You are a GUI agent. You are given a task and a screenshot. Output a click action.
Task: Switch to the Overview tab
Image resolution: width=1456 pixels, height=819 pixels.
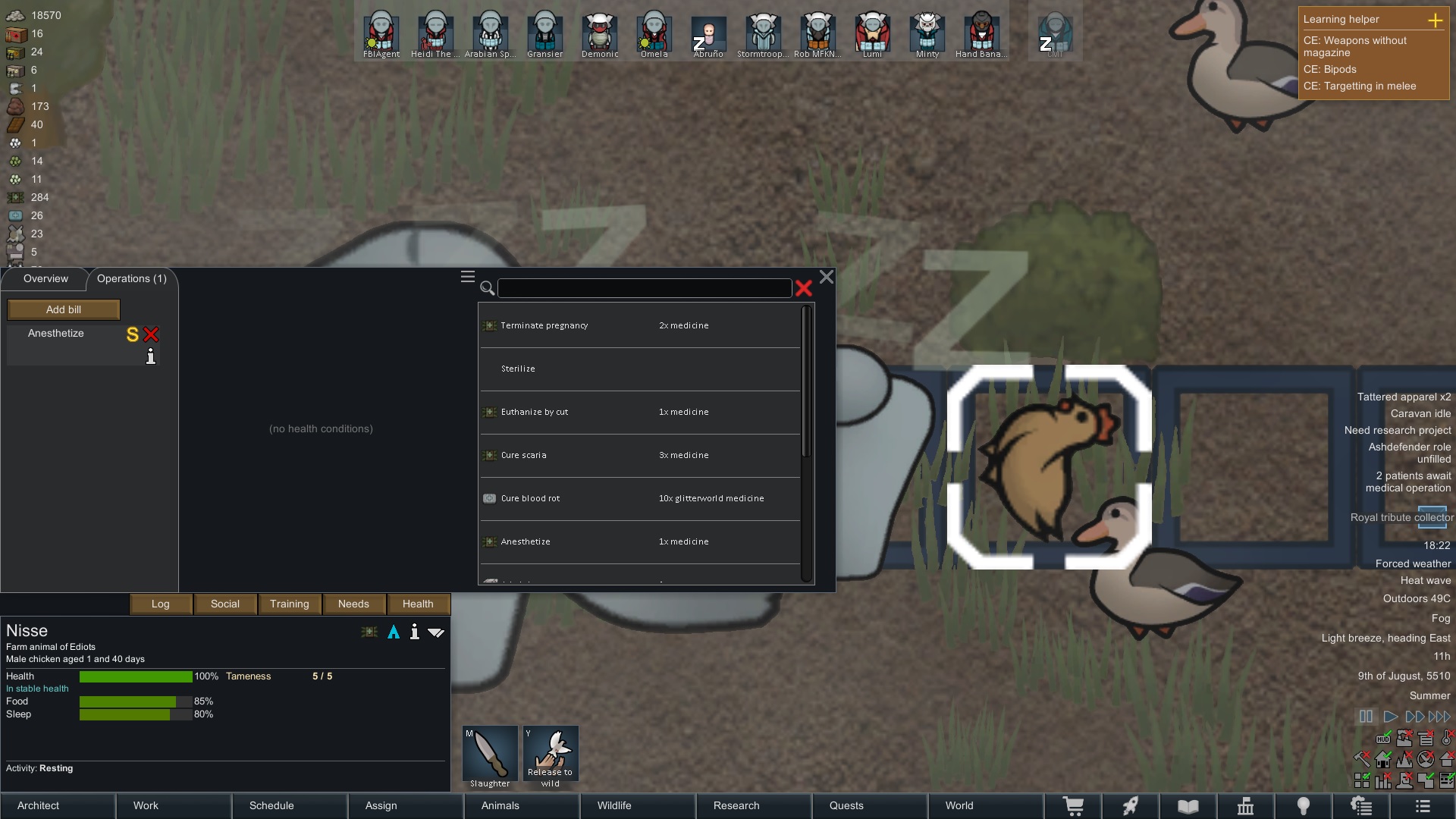(45, 279)
